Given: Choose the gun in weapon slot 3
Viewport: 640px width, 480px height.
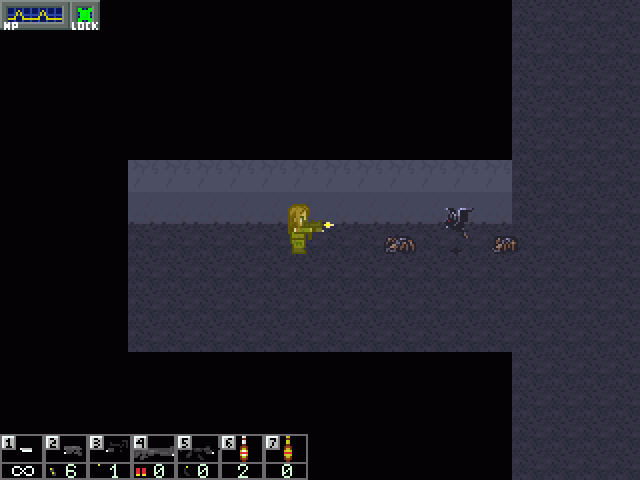Looking at the screenshot, I should tap(110, 457).
